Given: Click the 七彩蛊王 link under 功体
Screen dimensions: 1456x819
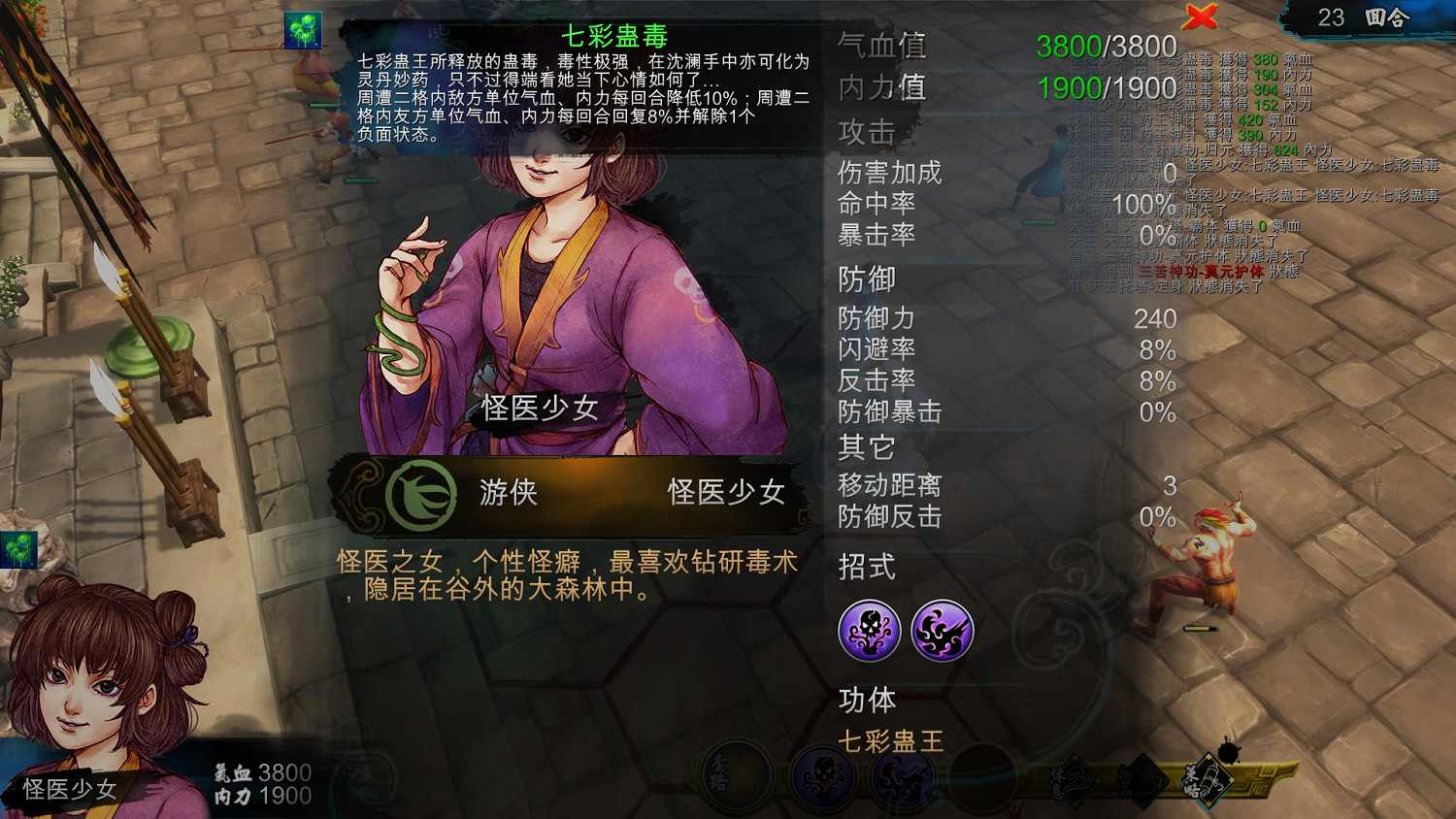Looking at the screenshot, I should [888, 740].
